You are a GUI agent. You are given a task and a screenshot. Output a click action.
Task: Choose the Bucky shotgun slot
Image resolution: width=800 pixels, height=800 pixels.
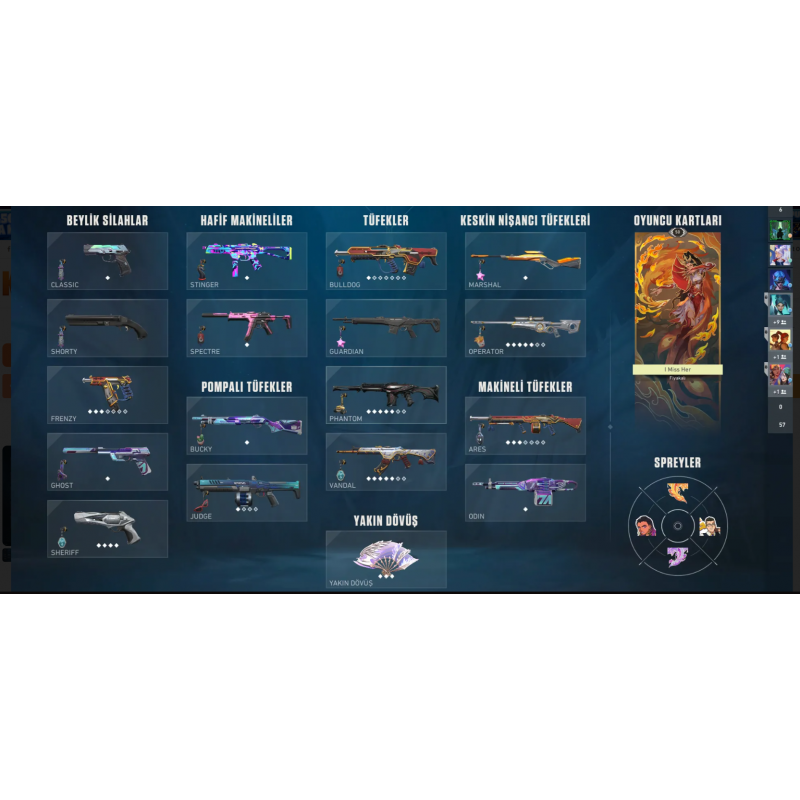point(246,425)
